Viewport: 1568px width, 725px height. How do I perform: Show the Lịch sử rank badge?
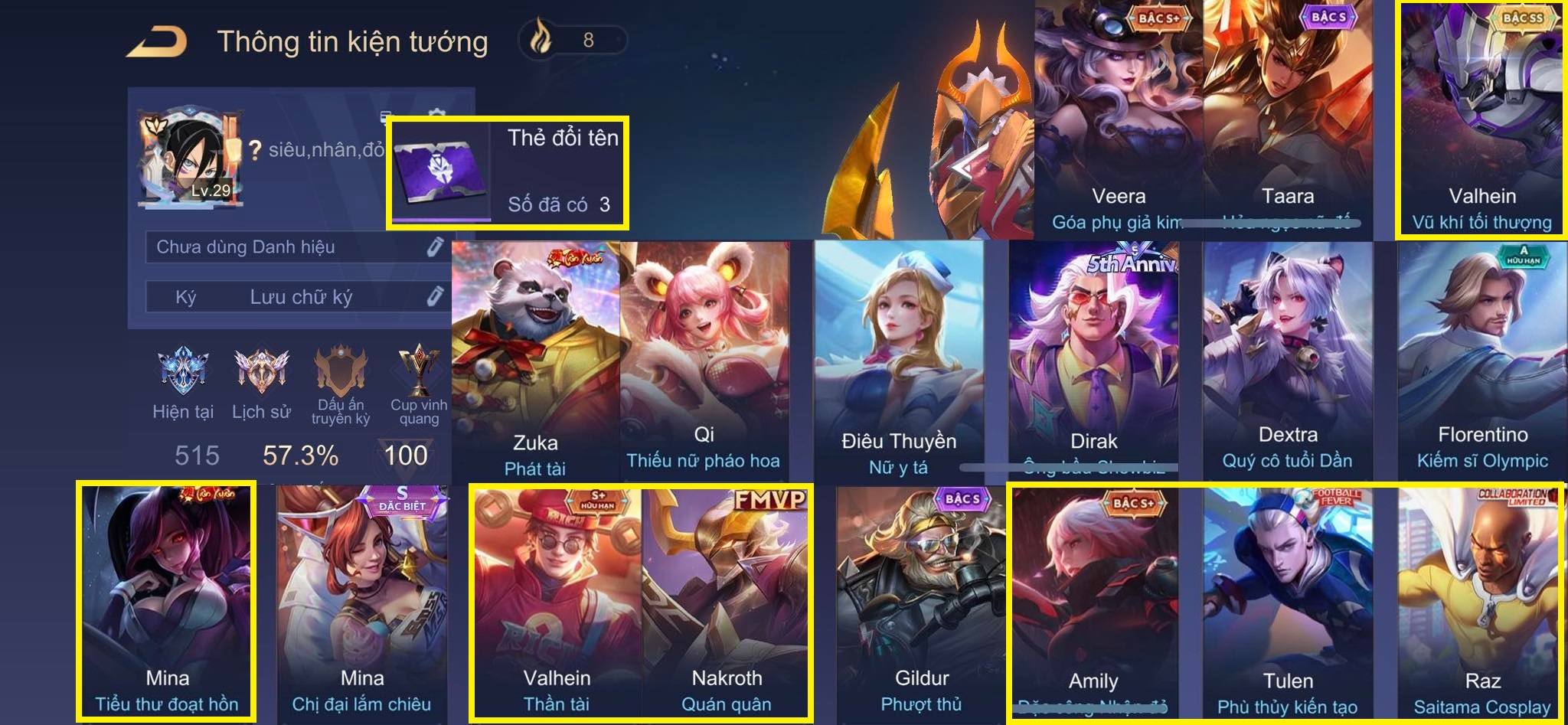pyautogui.click(x=261, y=371)
